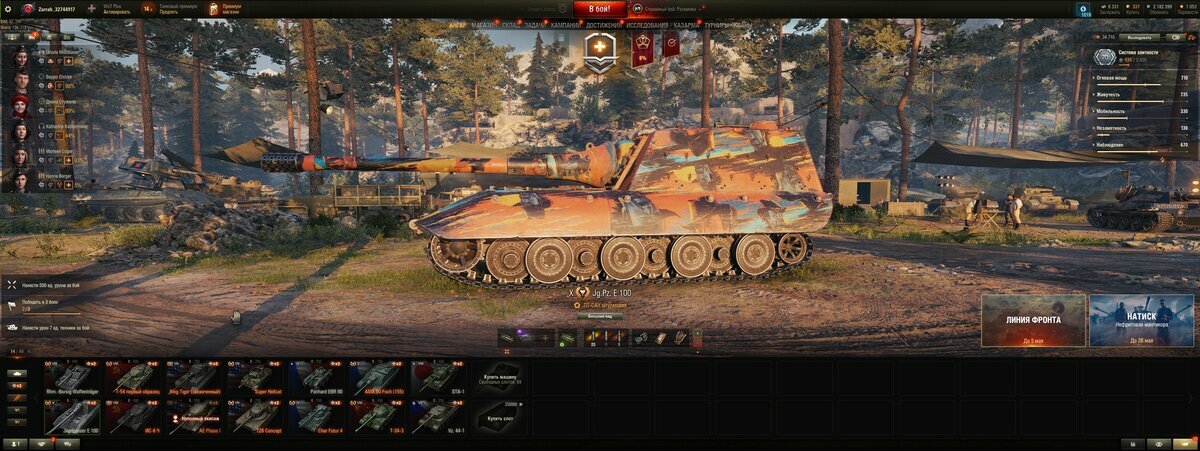
Task: Open the Магазин tab
Action: pyautogui.click(x=483, y=24)
